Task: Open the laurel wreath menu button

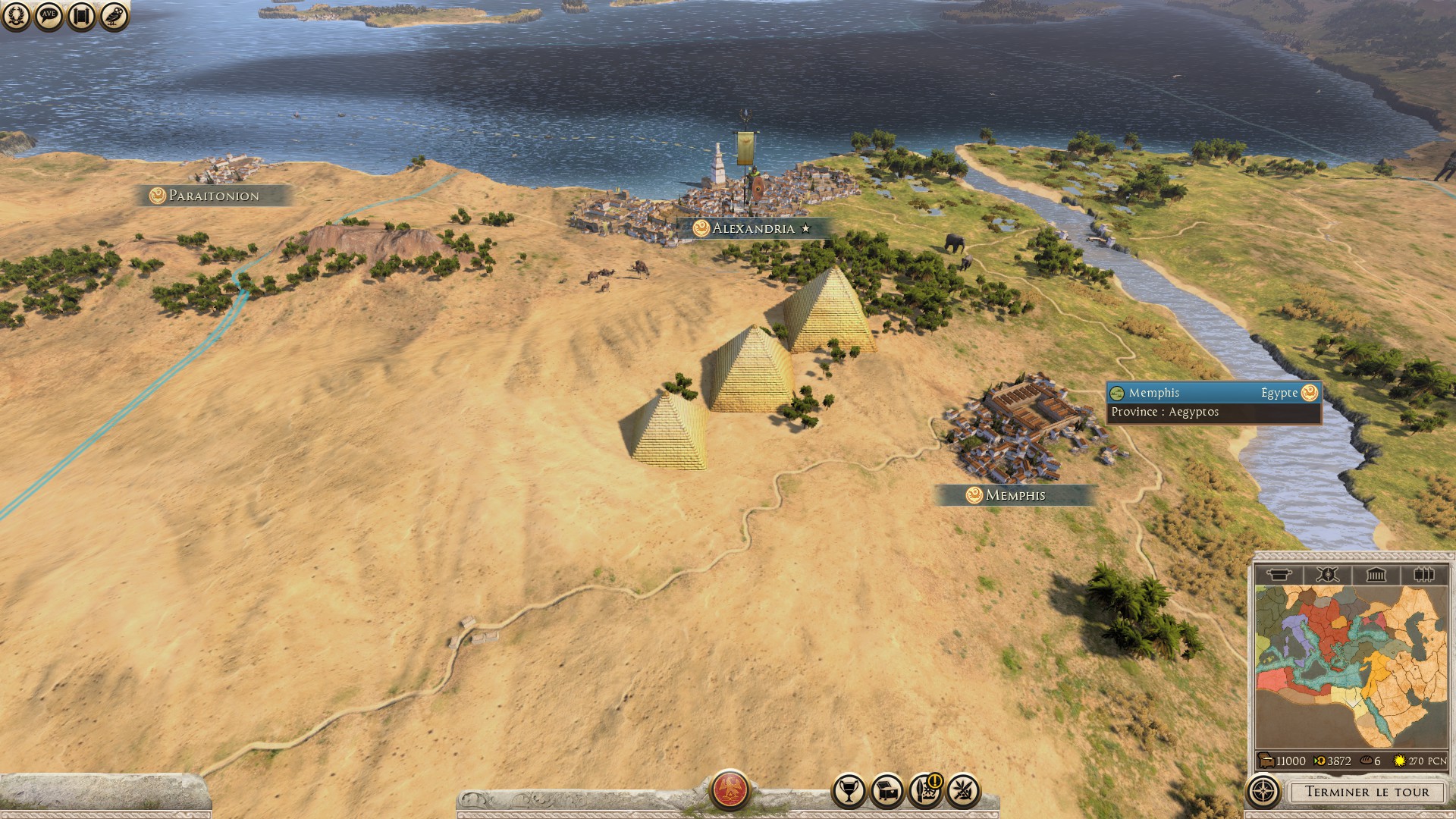Action: 16,16
